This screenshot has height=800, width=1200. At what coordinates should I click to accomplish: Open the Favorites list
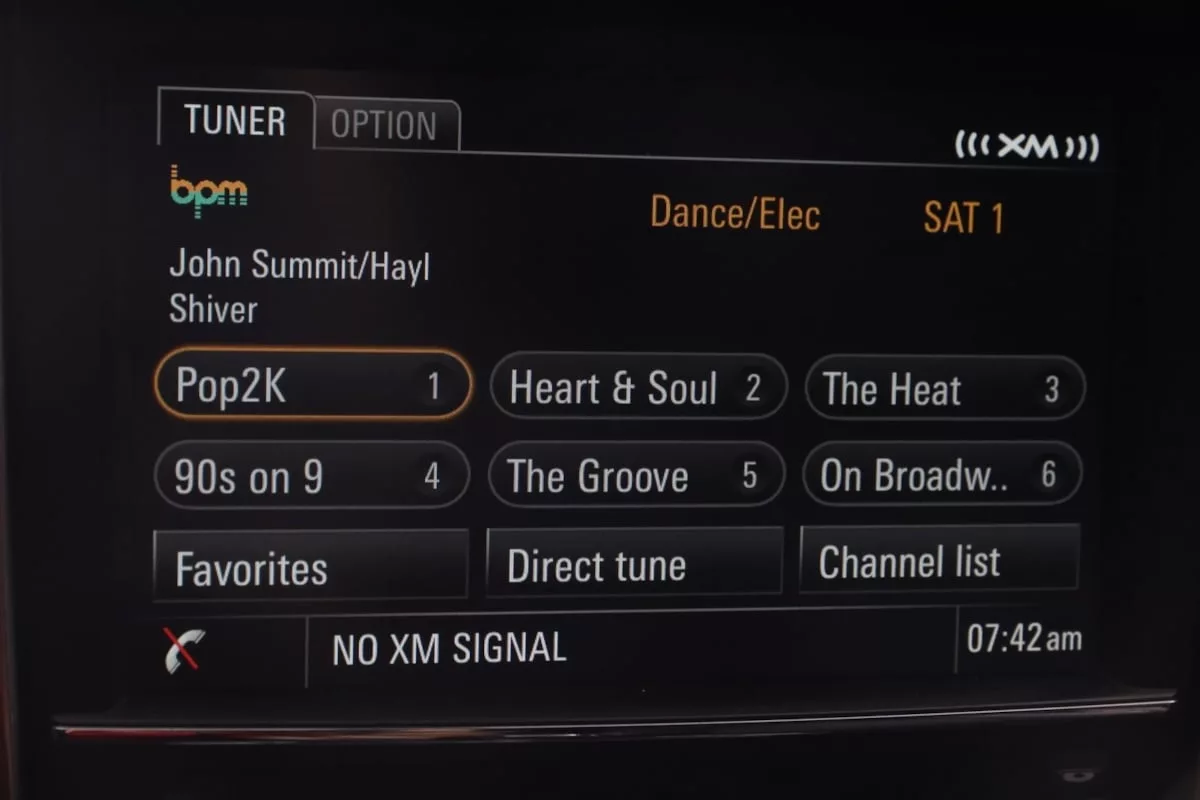[310, 567]
